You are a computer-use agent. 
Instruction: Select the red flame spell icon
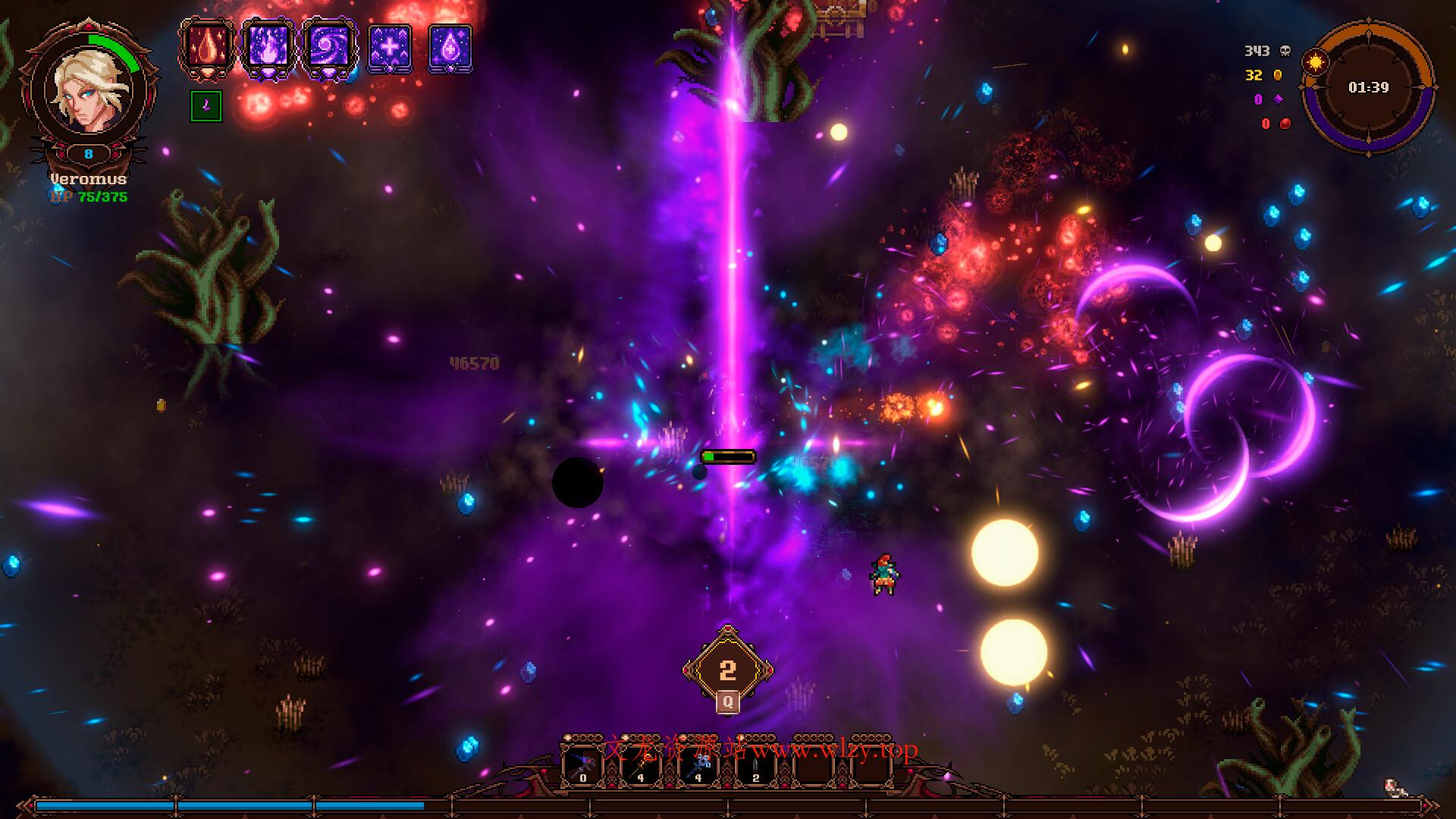(x=206, y=48)
